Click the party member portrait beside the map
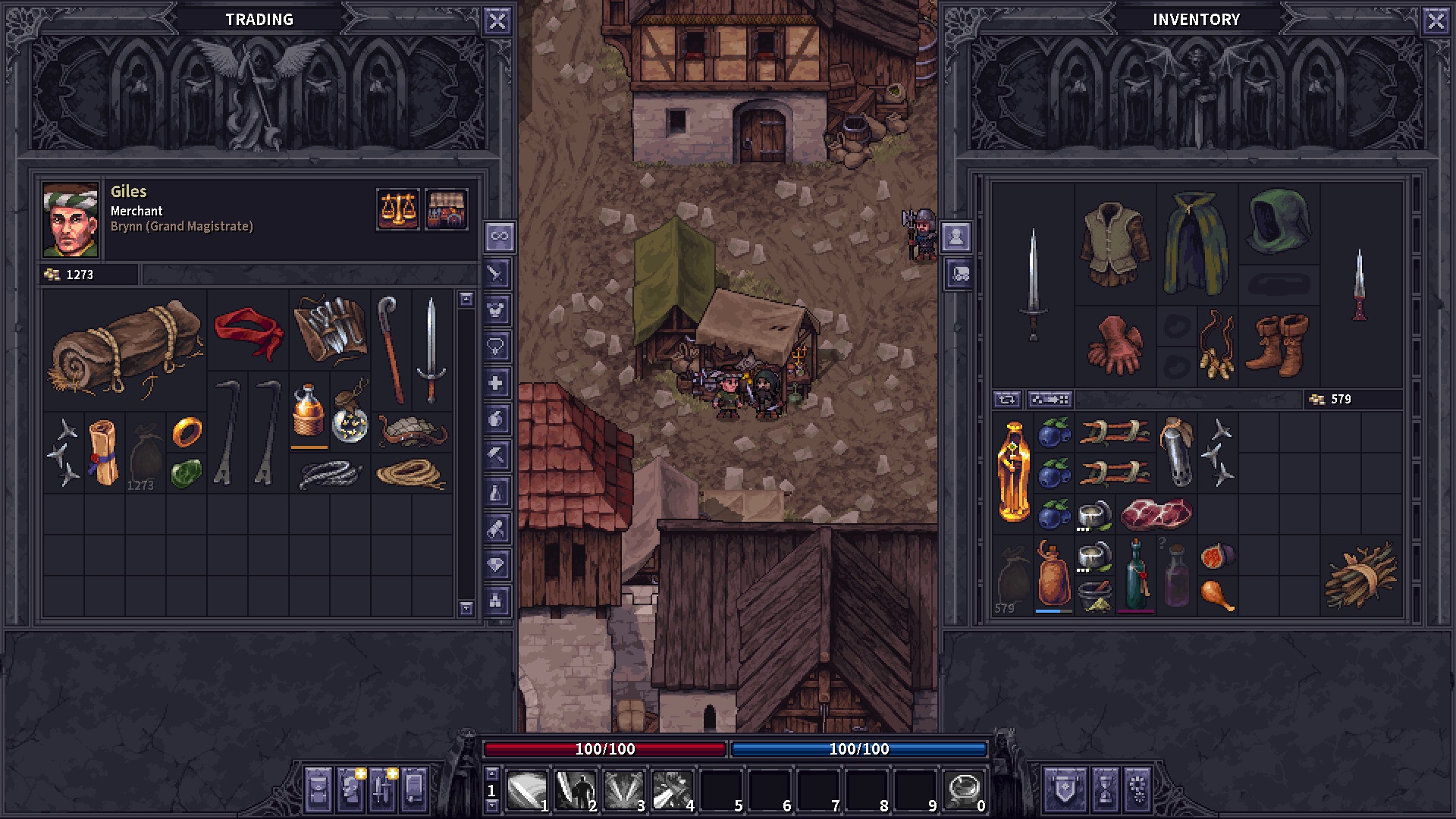 pos(956,237)
